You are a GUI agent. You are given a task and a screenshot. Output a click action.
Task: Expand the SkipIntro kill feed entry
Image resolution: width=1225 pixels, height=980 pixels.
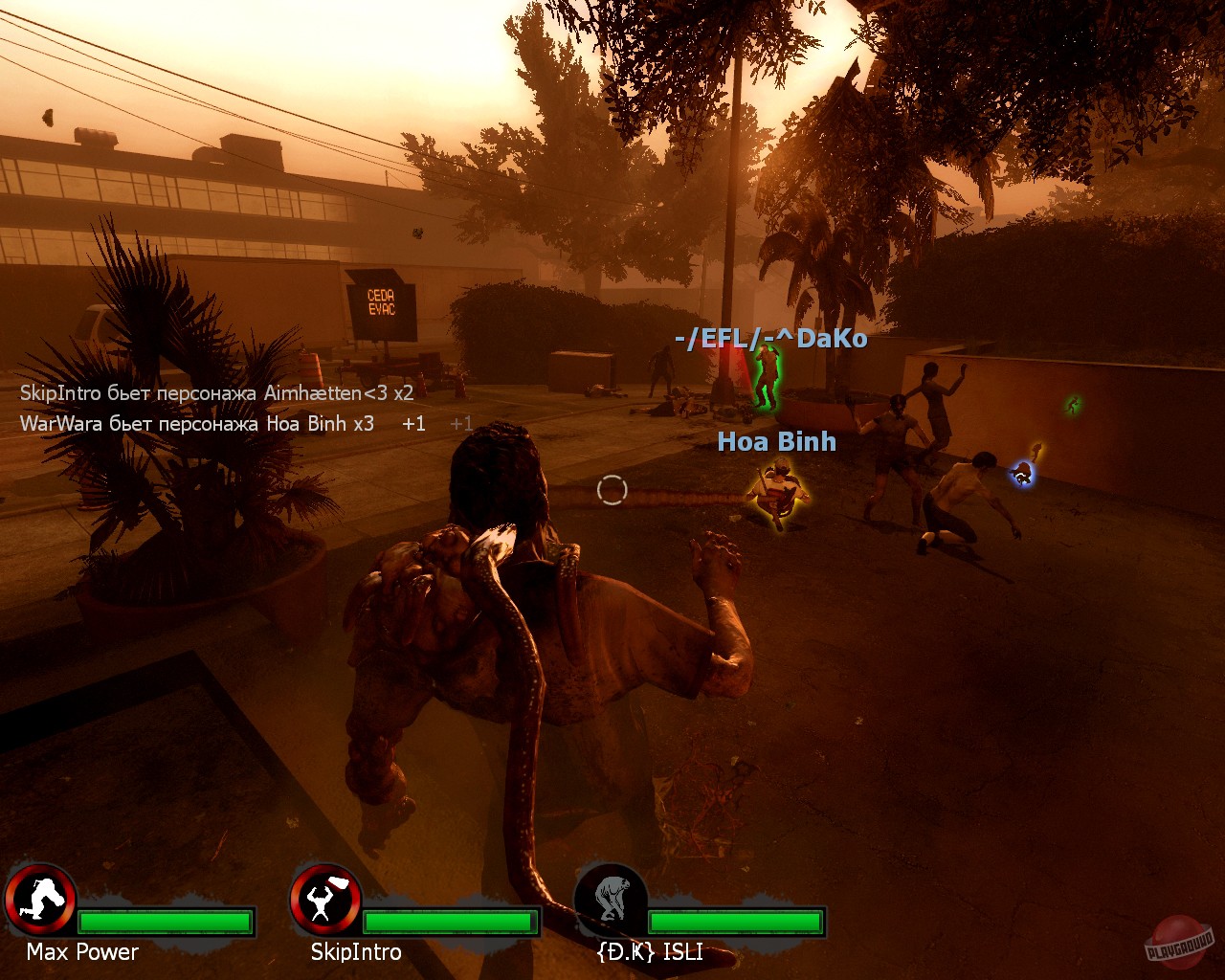[216, 392]
